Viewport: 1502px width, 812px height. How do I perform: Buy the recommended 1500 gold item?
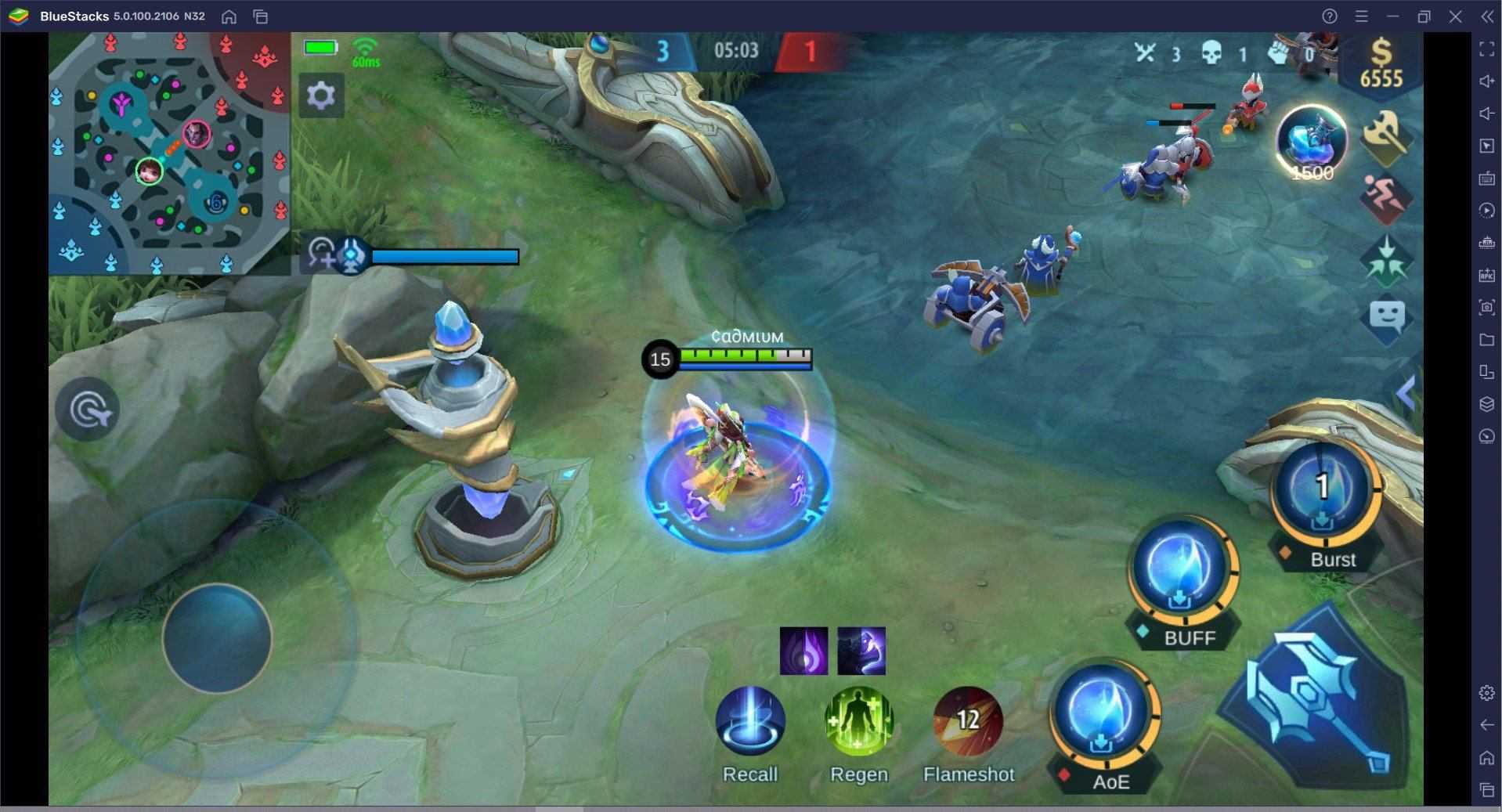point(1312,143)
